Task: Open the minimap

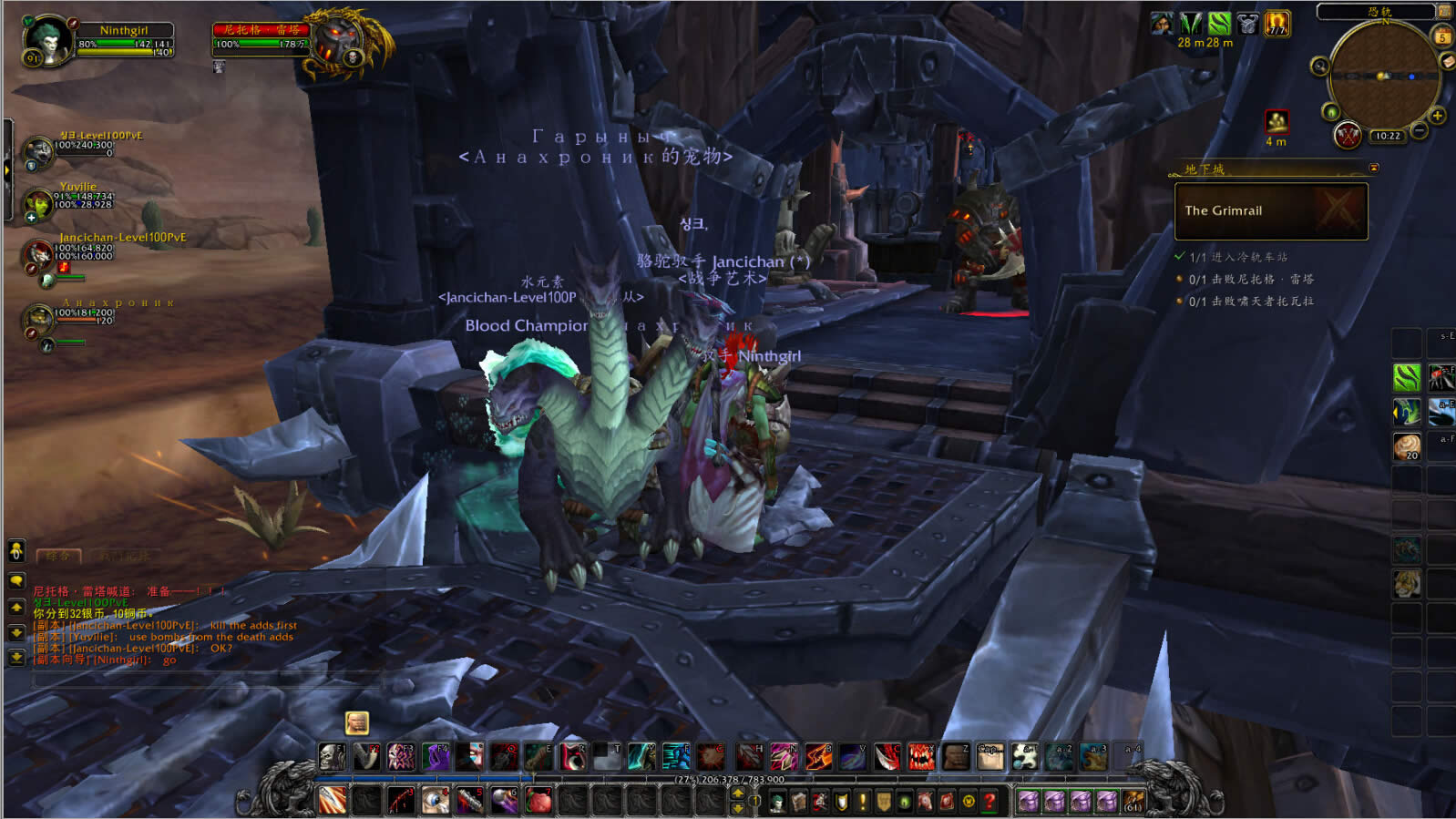Action: pos(1383,76)
